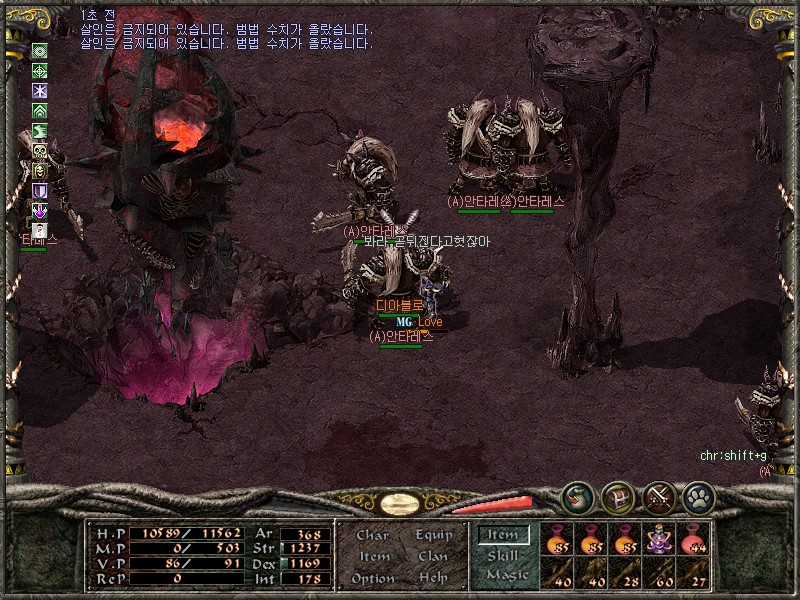Open the Char menu
The width and height of the screenshot is (800, 600).
[x=372, y=535]
